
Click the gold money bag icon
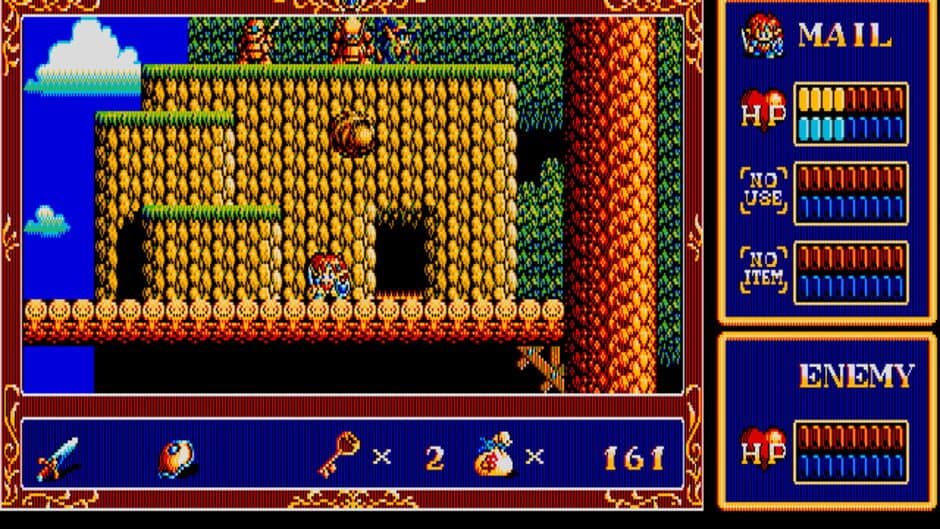[x=495, y=456]
